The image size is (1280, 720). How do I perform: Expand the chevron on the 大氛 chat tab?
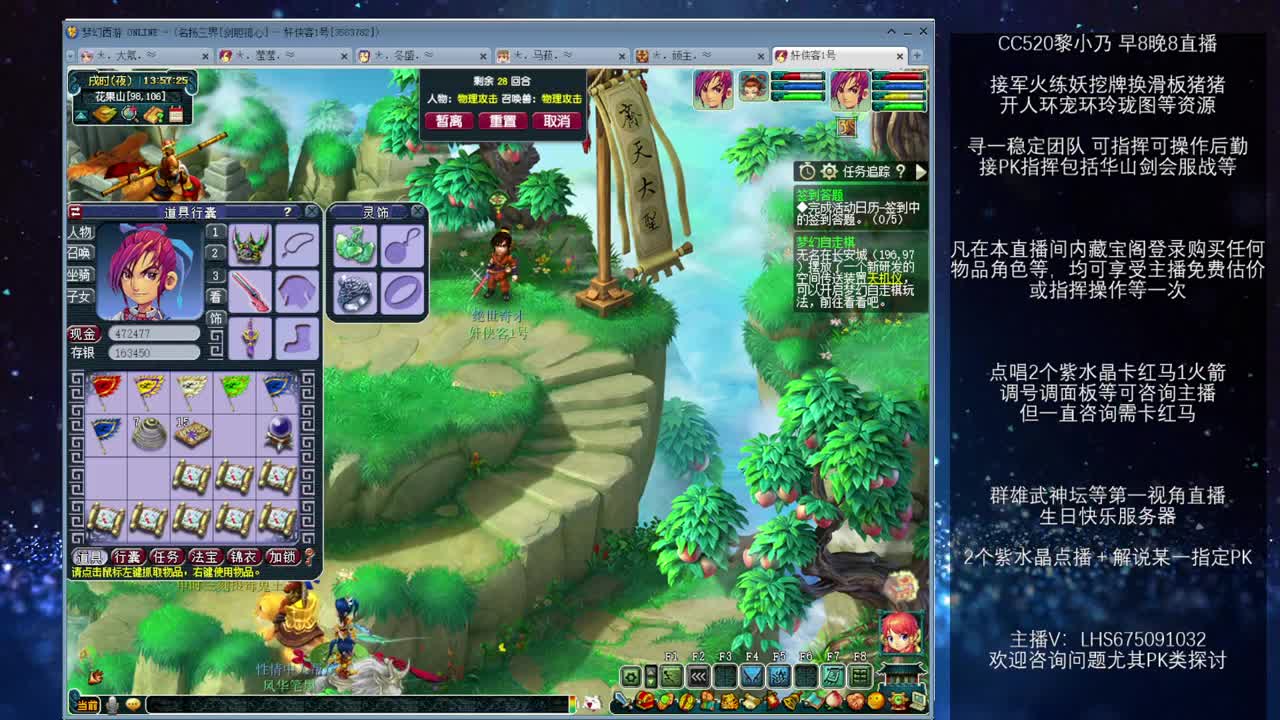(x=151, y=55)
